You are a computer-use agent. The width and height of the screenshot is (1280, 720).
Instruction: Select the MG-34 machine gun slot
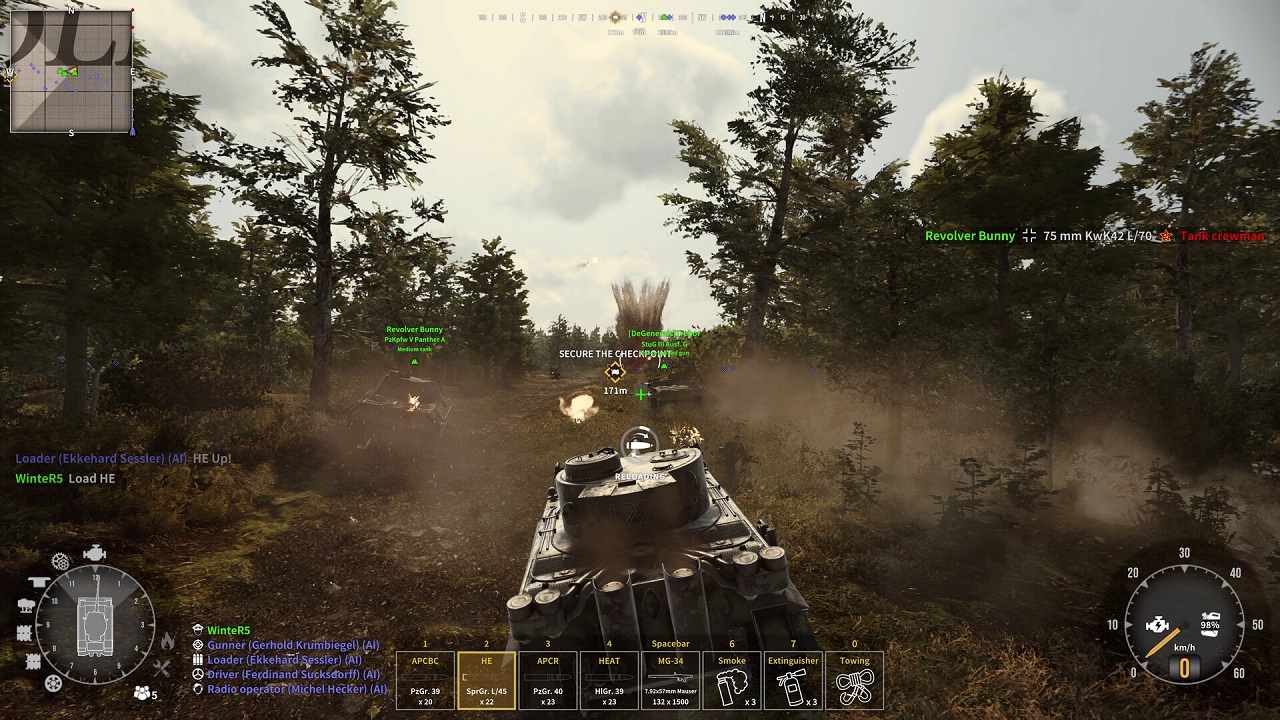click(670, 678)
